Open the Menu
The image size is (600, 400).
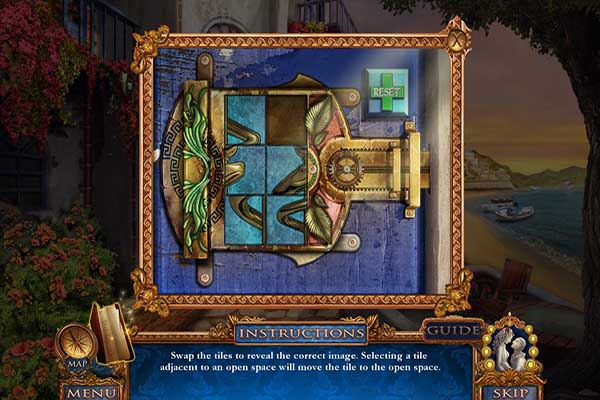tap(91, 392)
